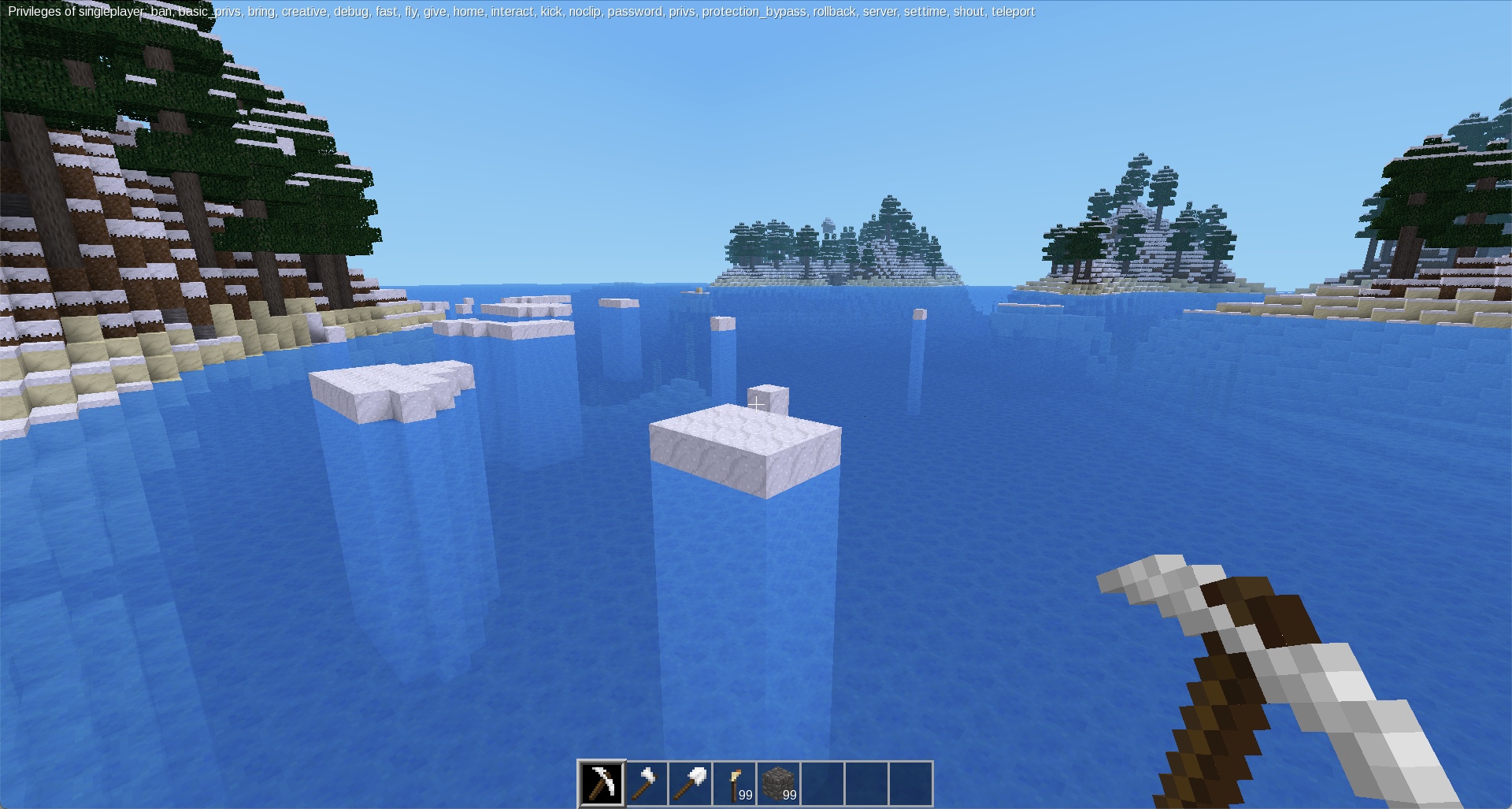1512x809 pixels.
Task: Choose the axe in the hotbar
Action: pos(646,783)
